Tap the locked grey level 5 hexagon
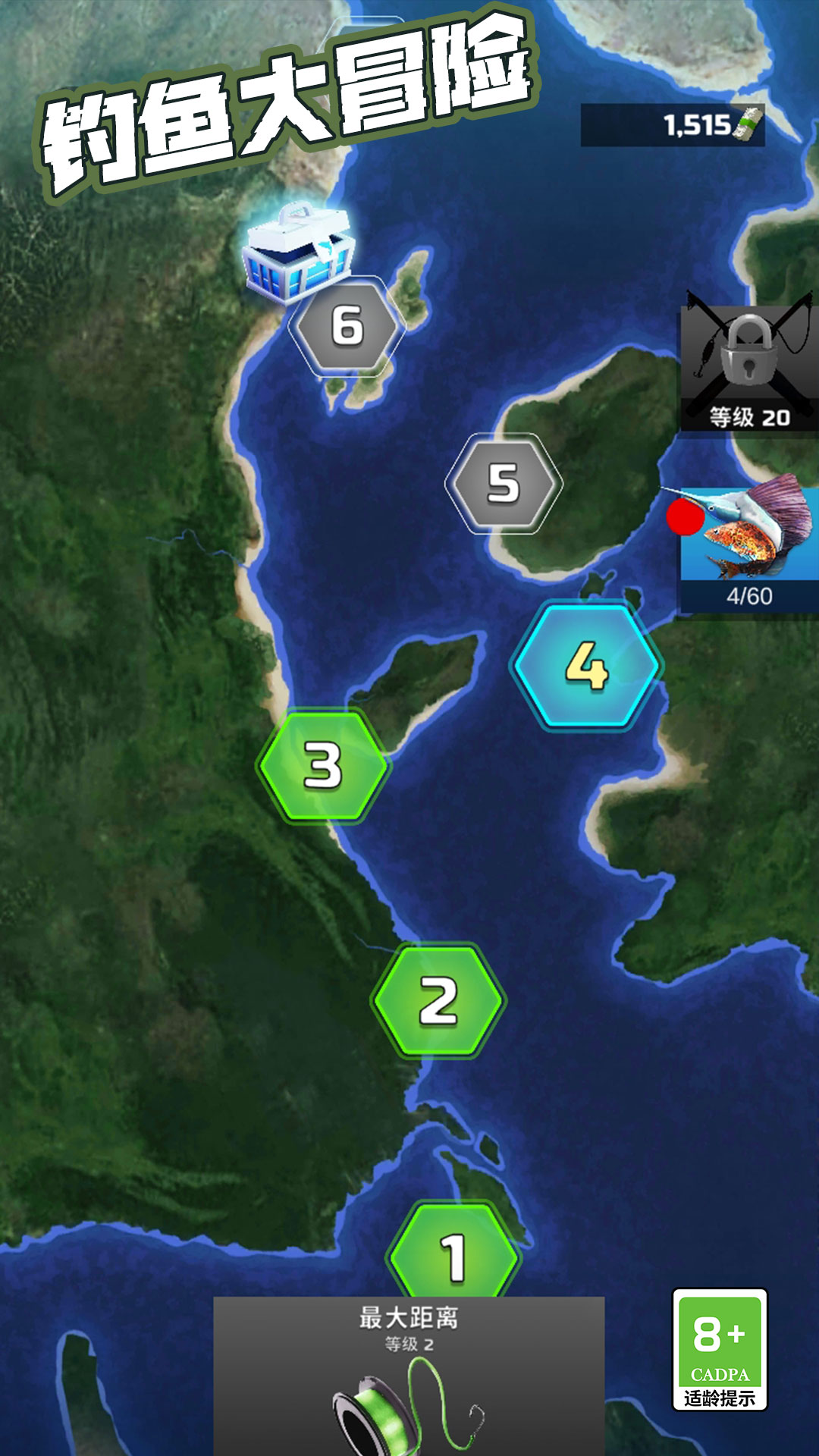 point(503,483)
